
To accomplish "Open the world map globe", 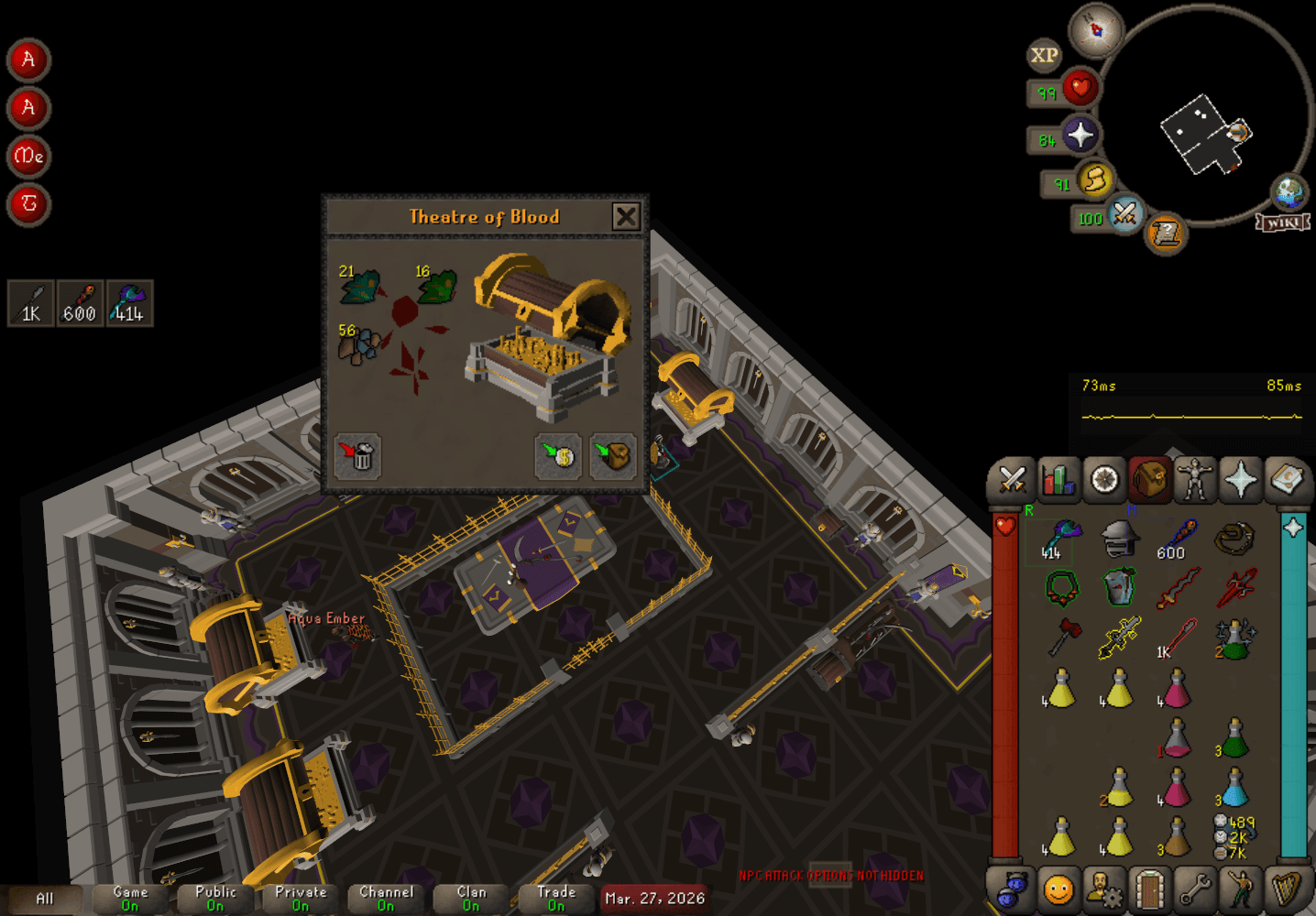I will point(1289,192).
